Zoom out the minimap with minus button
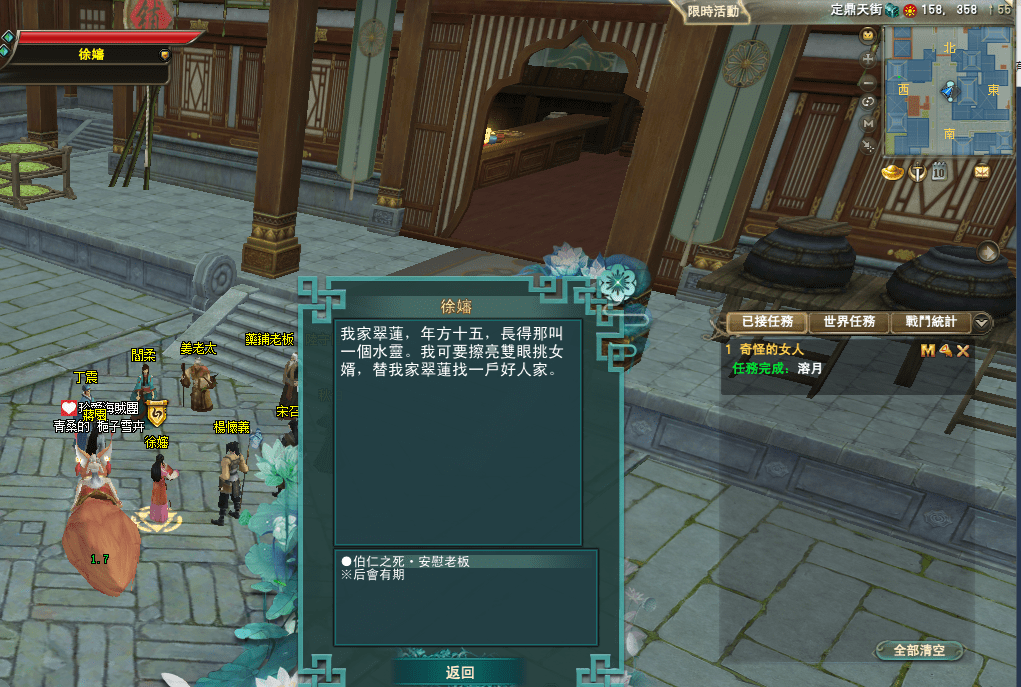 pos(868,81)
